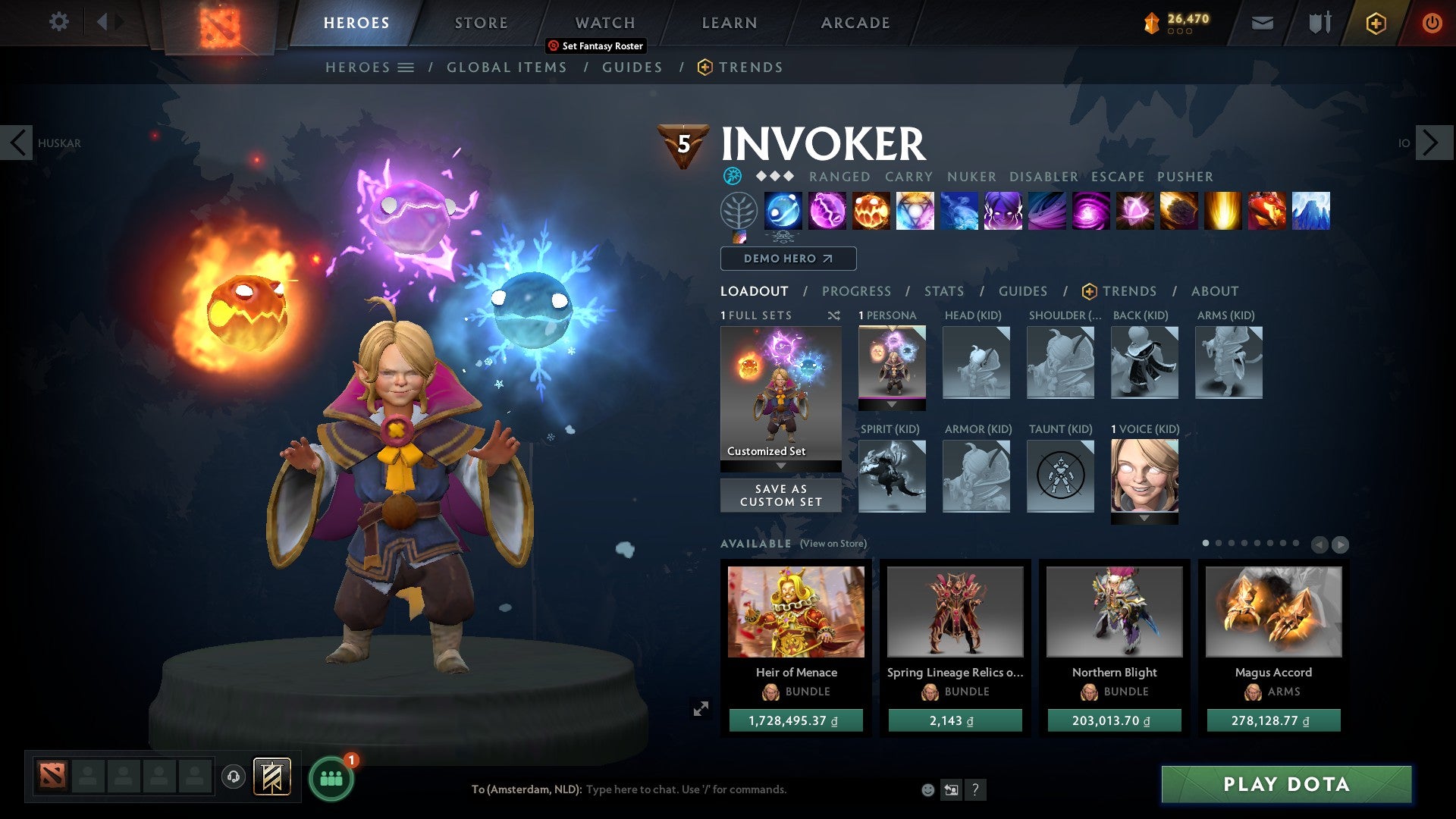Open the mail notifications icon

click(1263, 23)
